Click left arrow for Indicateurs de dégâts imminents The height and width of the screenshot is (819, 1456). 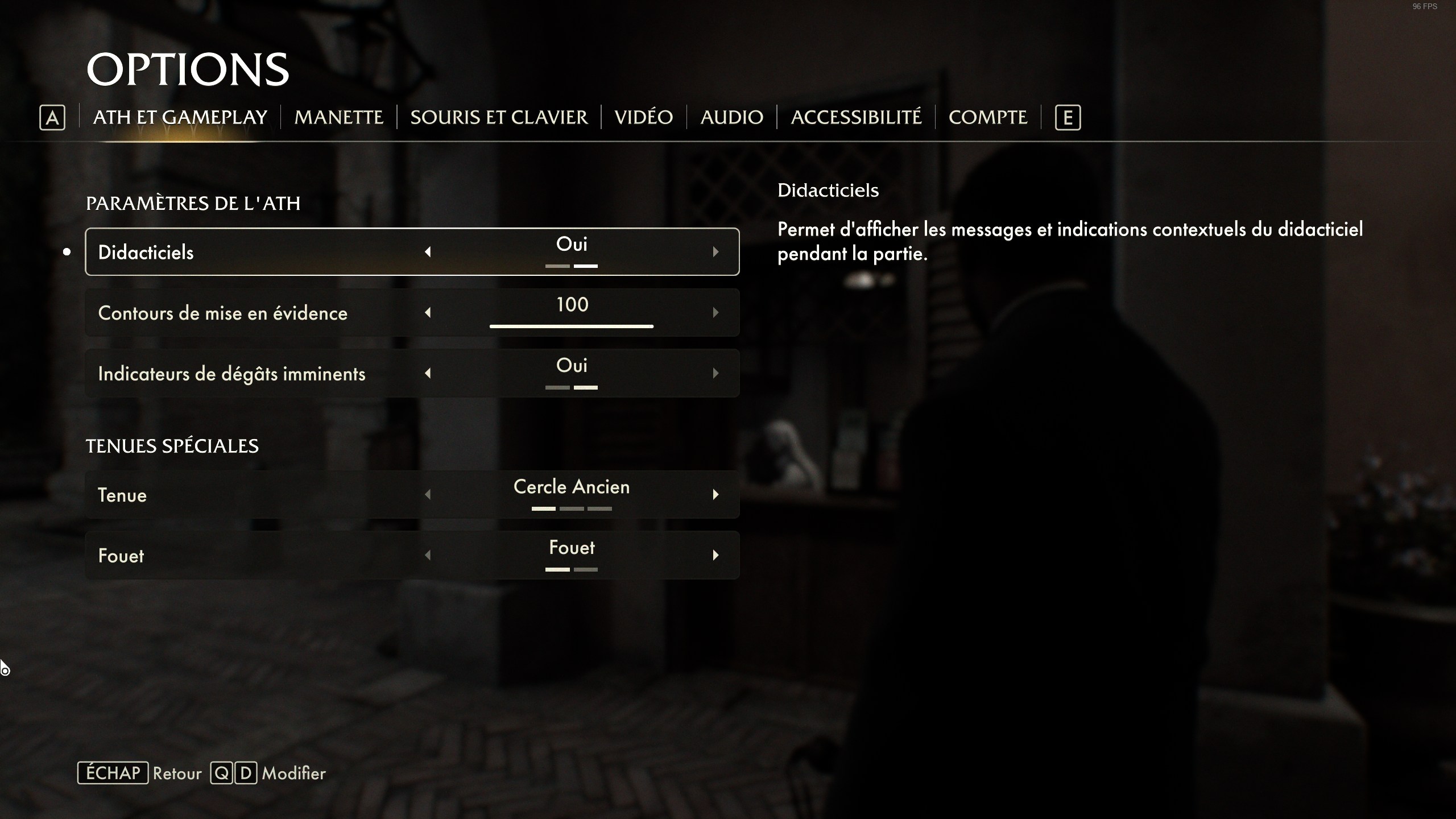tap(428, 374)
